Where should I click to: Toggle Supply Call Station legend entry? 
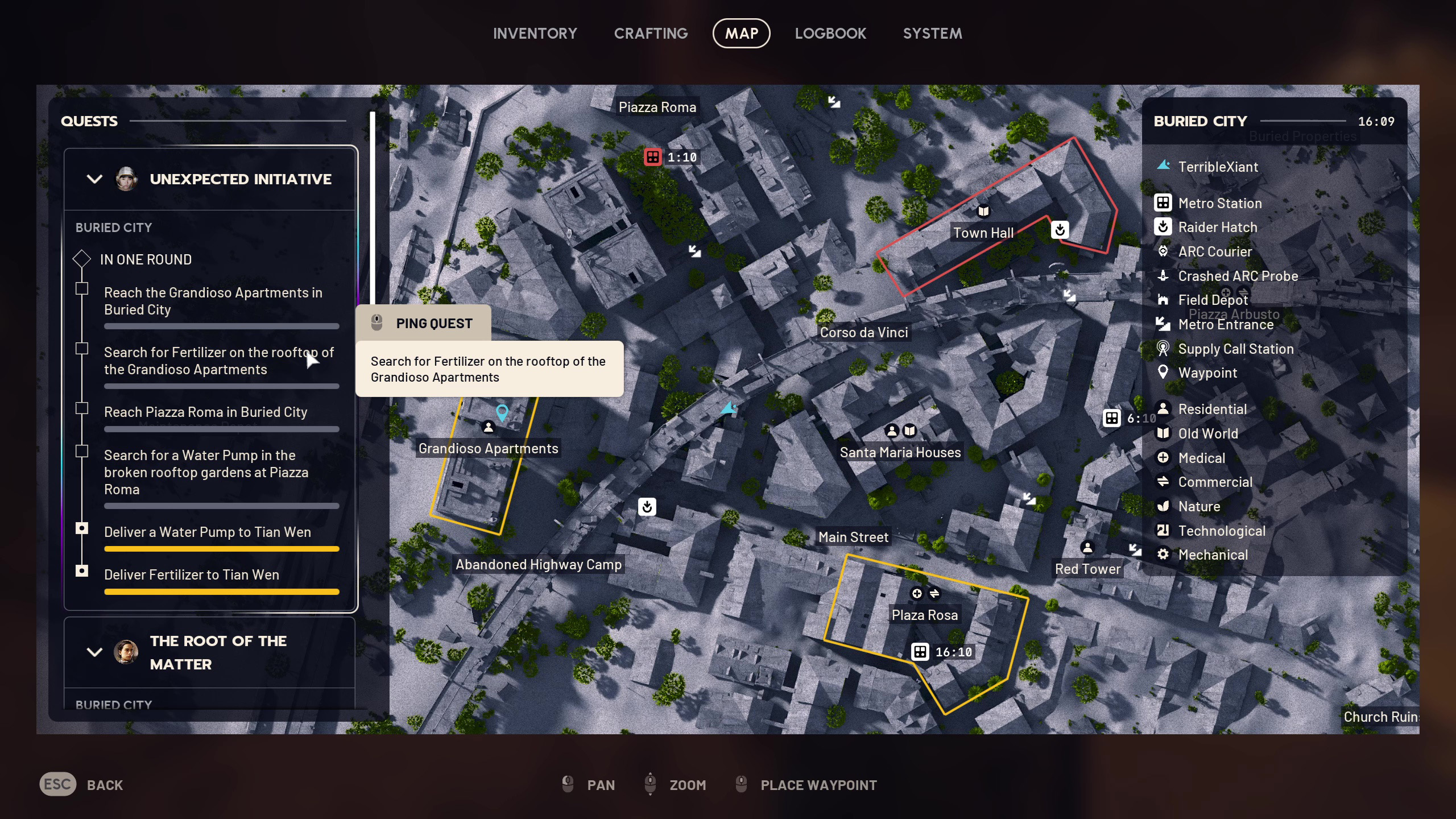[1235, 349]
